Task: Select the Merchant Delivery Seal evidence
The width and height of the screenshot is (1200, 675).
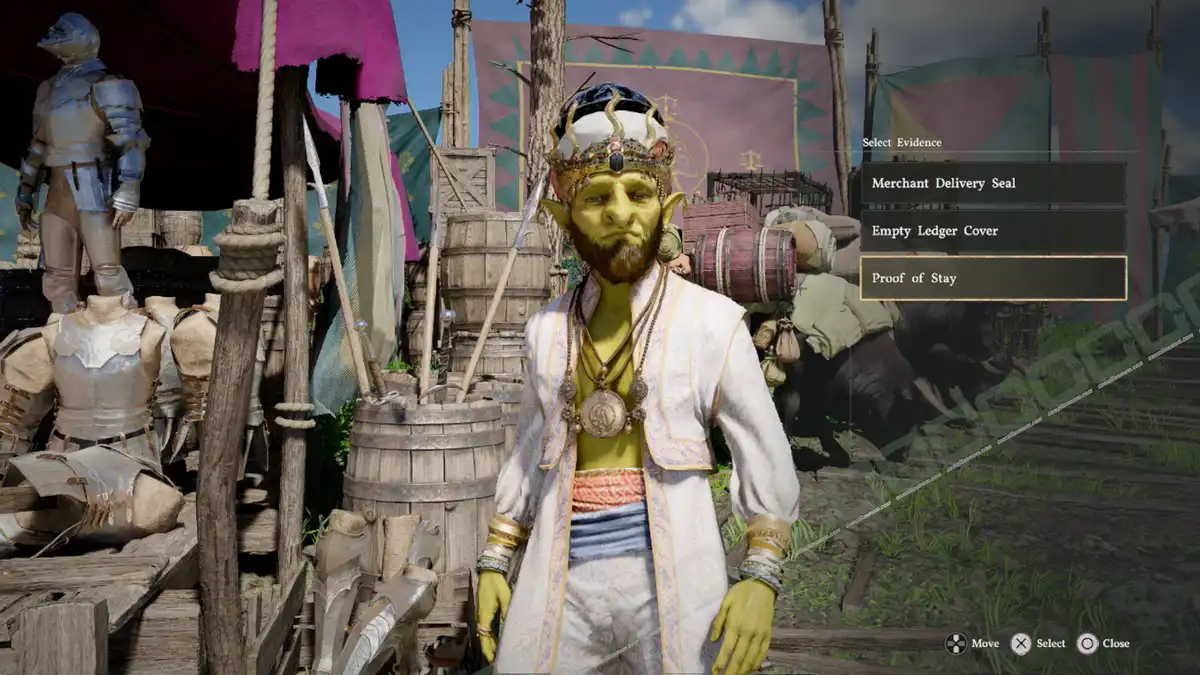Action: [x=993, y=184]
